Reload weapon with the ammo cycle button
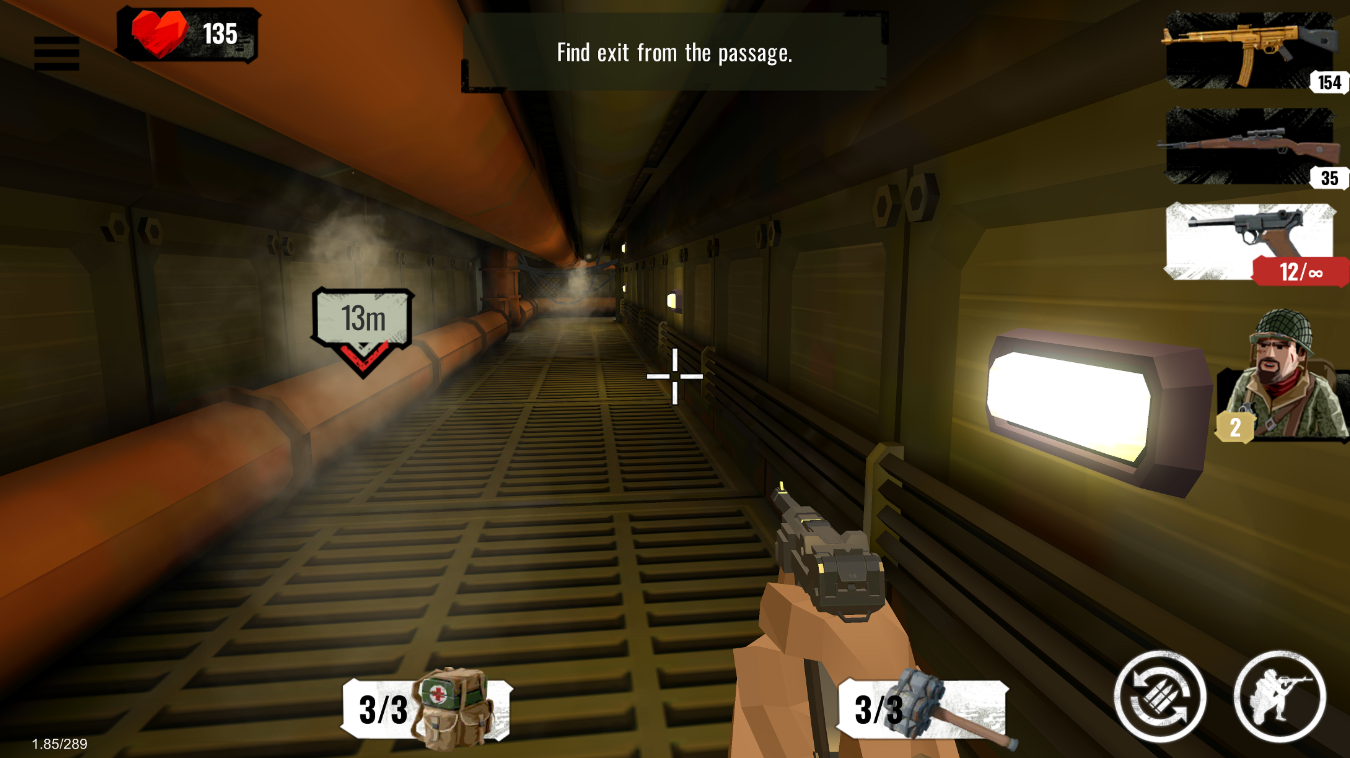The width and height of the screenshot is (1350, 758). 1160,697
